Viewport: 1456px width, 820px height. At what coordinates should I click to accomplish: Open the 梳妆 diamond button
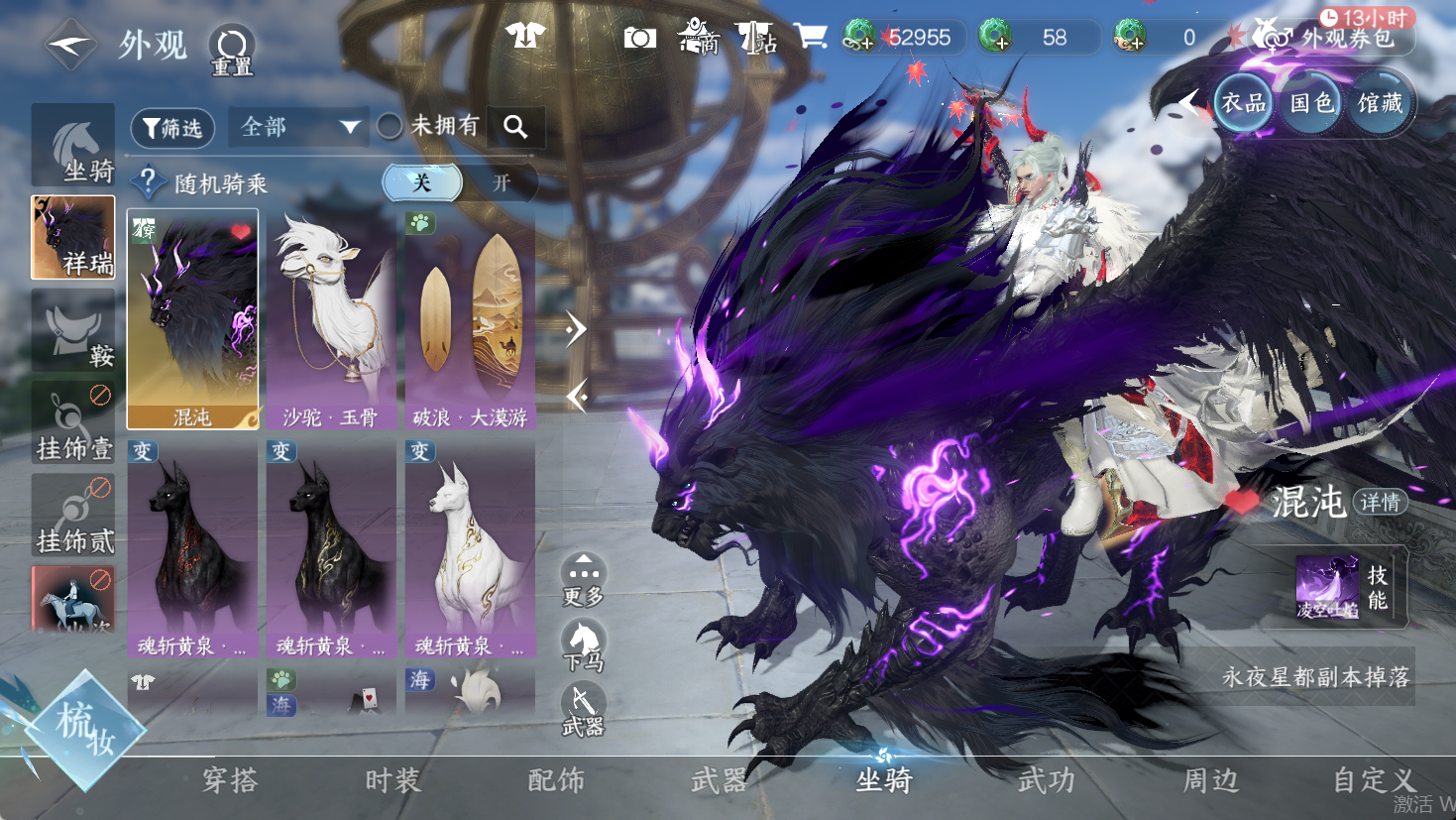(85, 730)
